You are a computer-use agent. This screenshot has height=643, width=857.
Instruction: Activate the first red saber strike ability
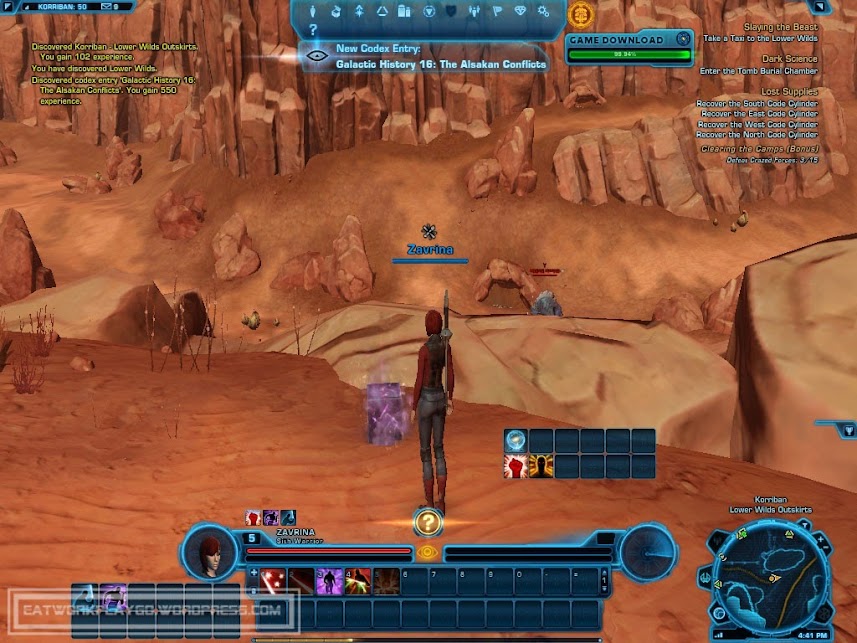[x=273, y=580]
